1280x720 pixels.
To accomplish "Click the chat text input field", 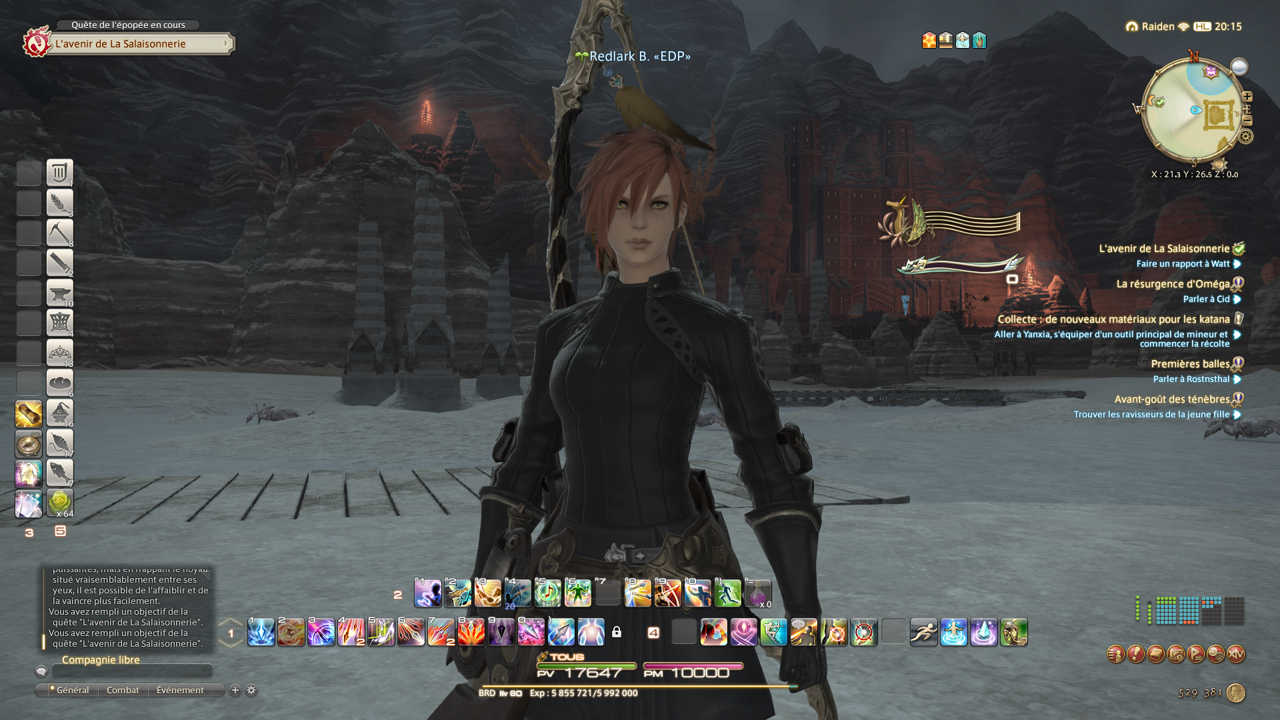I will point(130,672).
